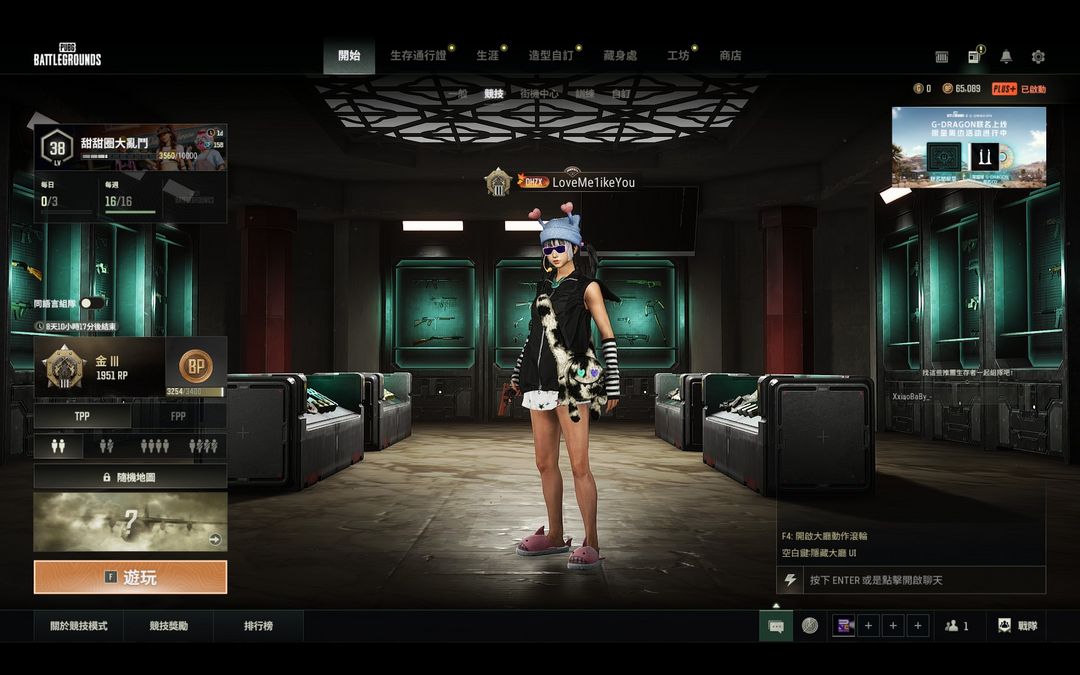1080x675 pixels.
Task: Show notifications via the bell icon
Action: pos(1006,57)
